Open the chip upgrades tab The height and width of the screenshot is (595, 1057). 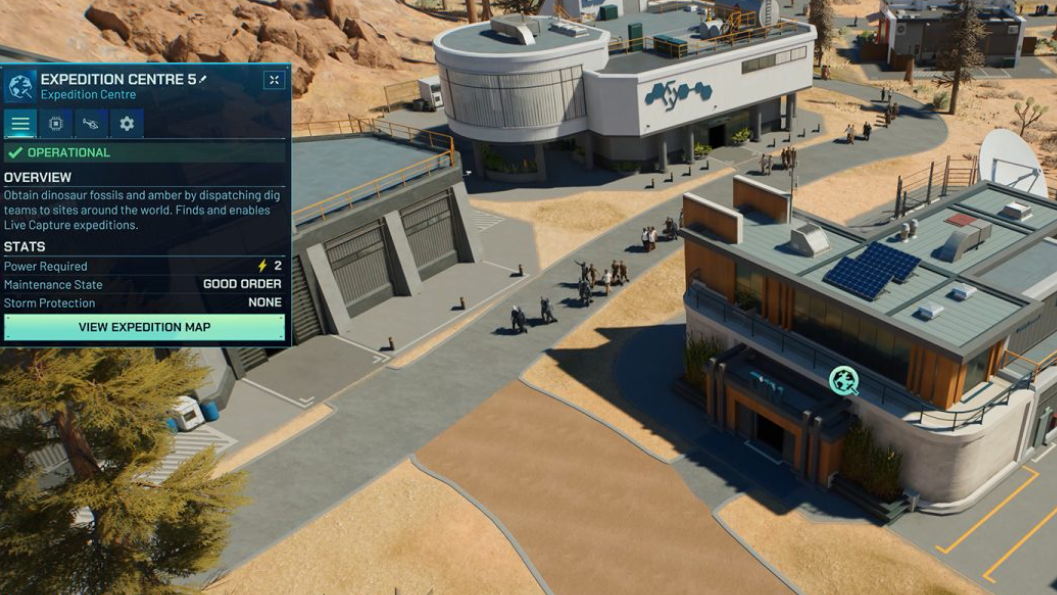[56, 124]
